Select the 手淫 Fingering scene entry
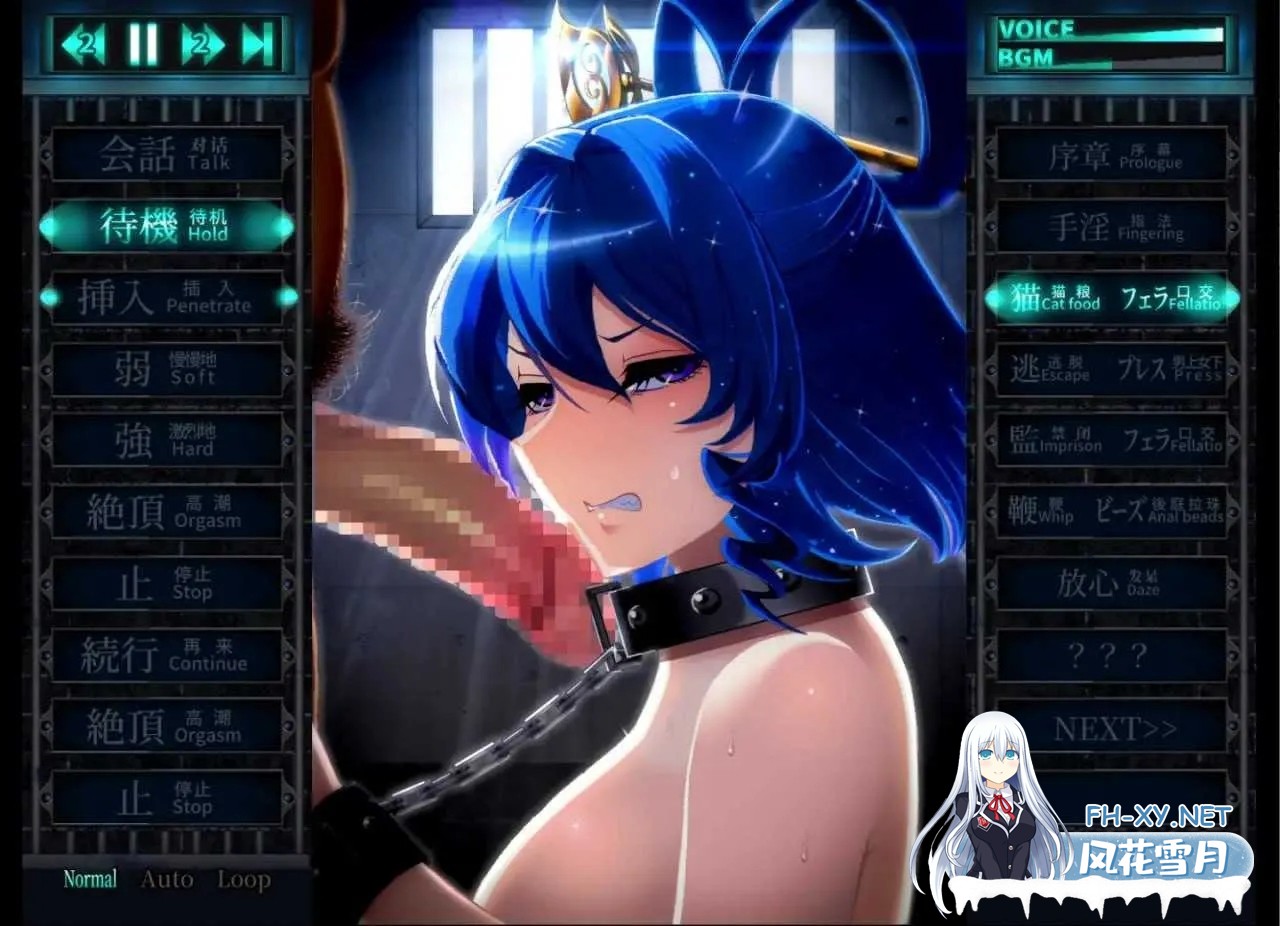The image size is (1280, 926). click(1110, 227)
